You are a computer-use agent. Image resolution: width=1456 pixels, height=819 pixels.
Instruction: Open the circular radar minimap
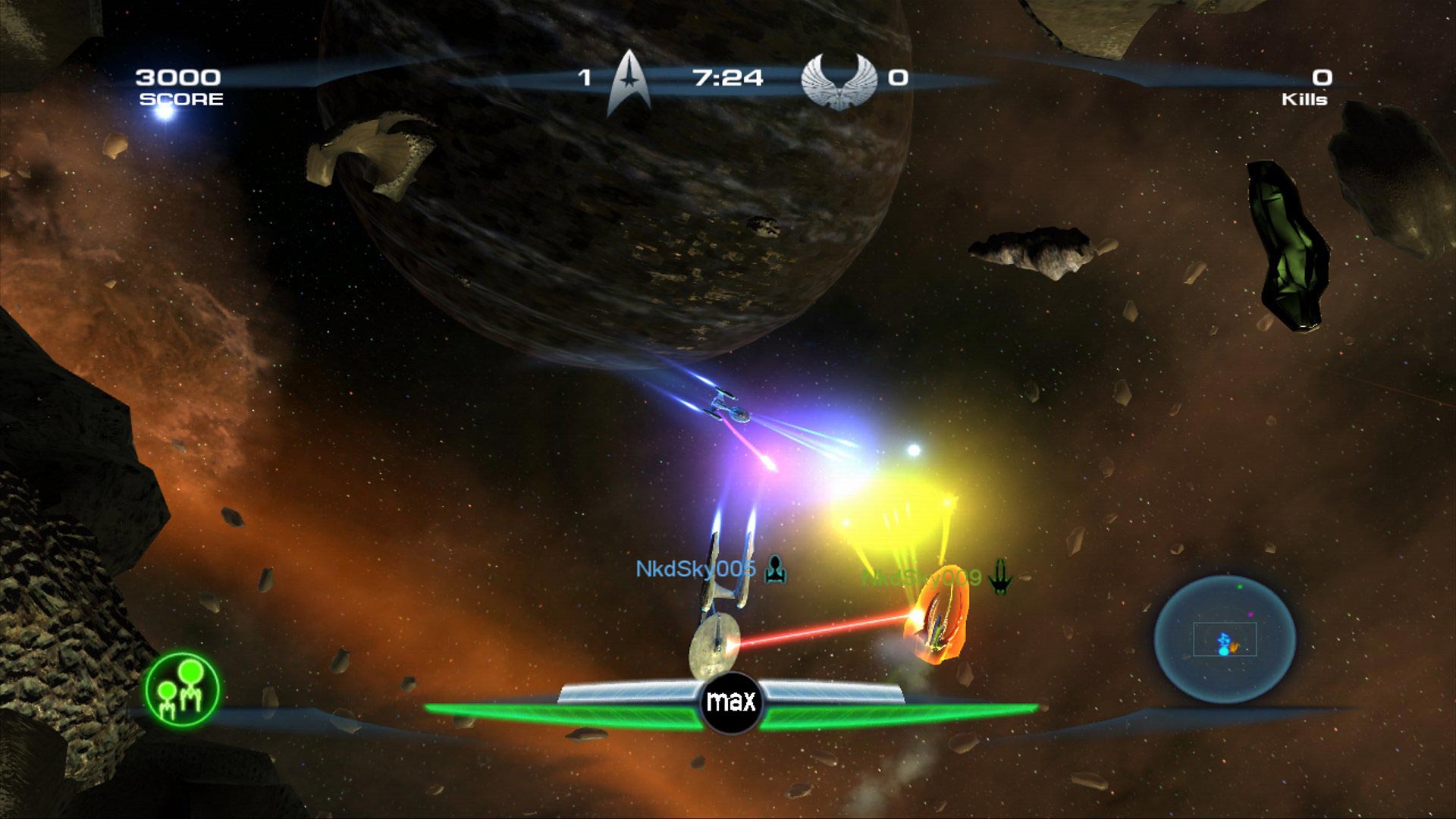(1225, 639)
